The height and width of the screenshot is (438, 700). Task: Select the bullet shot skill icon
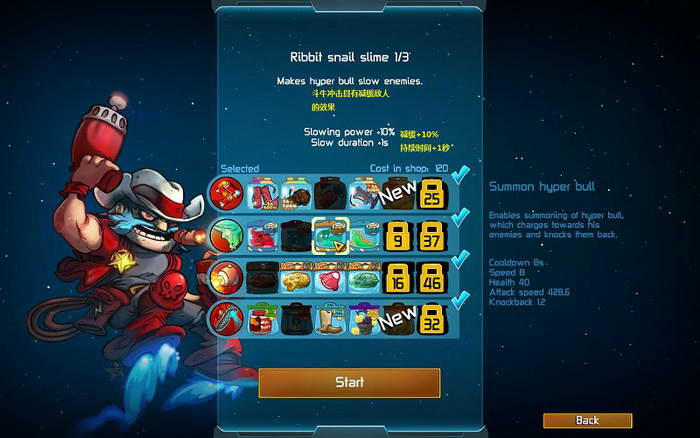click(x=226, y=277)
